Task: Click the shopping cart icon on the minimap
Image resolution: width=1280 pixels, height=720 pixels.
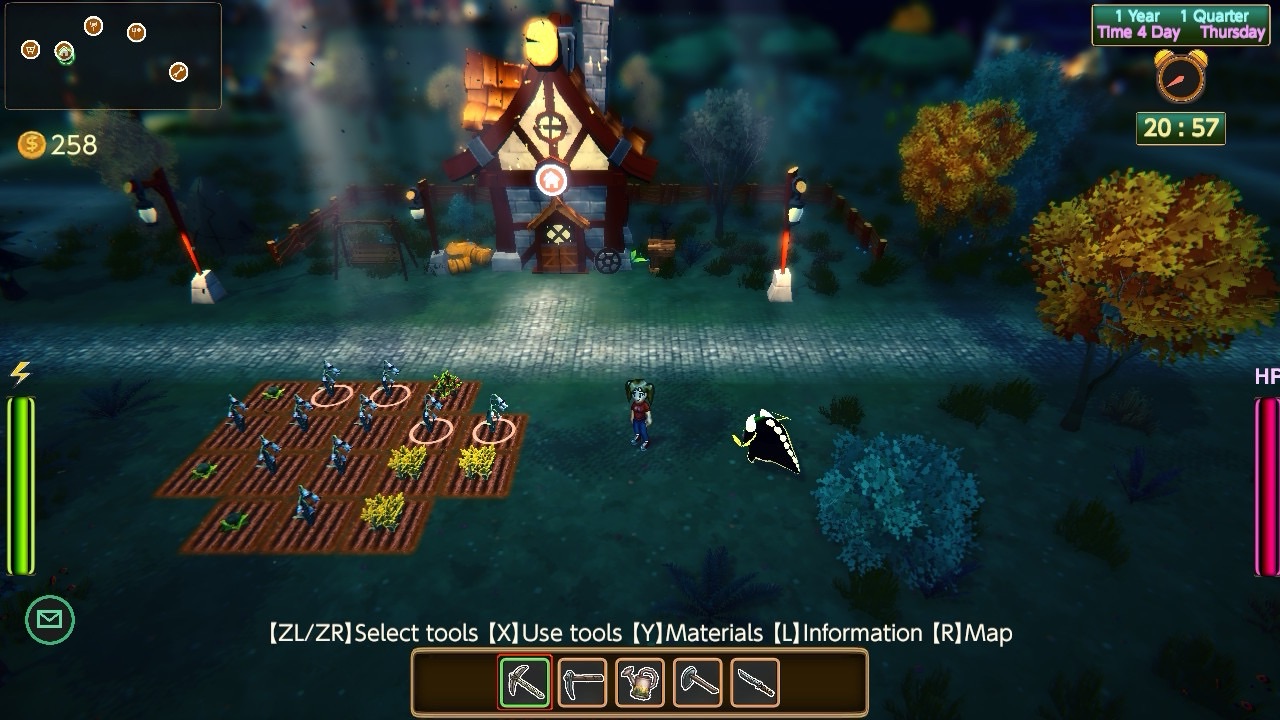Action: click(x=30, y=50)
